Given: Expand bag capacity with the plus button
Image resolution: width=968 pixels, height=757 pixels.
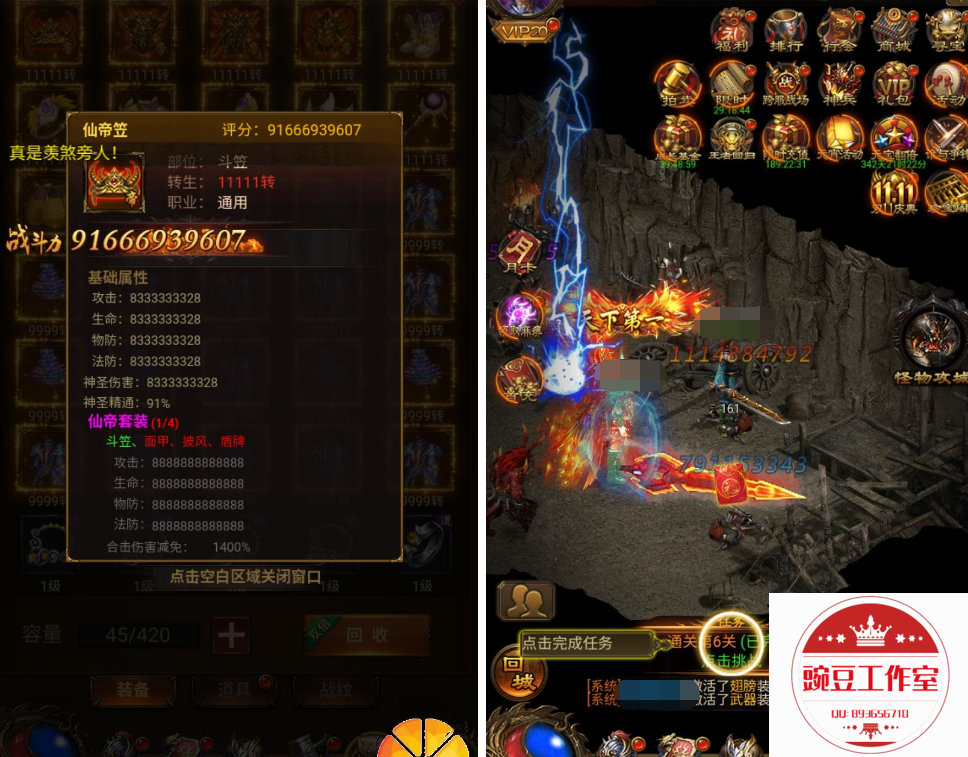Looking at the screenshot, I should pos(231,635).
